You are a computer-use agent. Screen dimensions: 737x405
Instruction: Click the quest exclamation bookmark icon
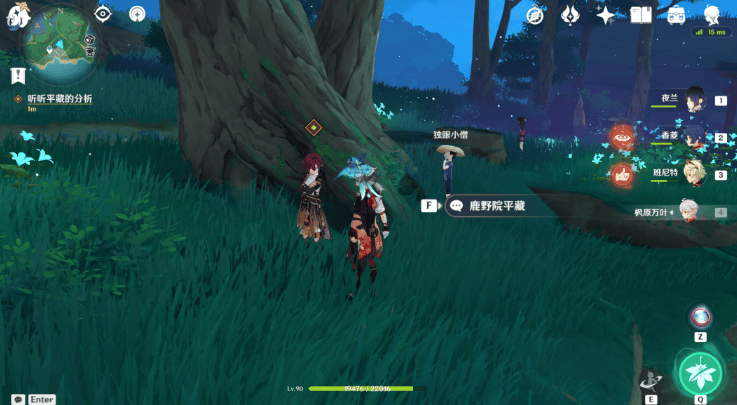point(17,75)
